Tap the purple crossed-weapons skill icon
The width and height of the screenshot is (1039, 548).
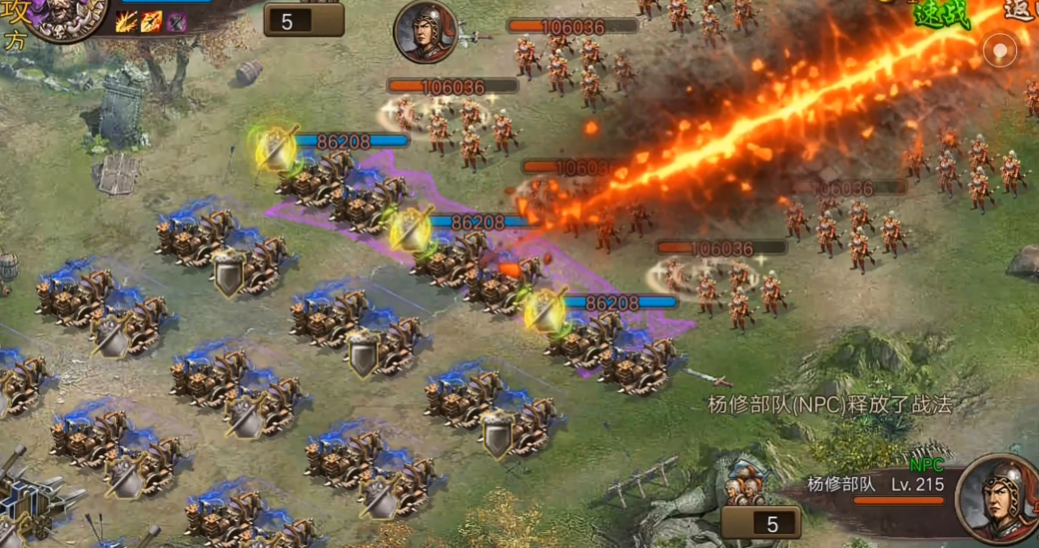click(x=176, y=21)
